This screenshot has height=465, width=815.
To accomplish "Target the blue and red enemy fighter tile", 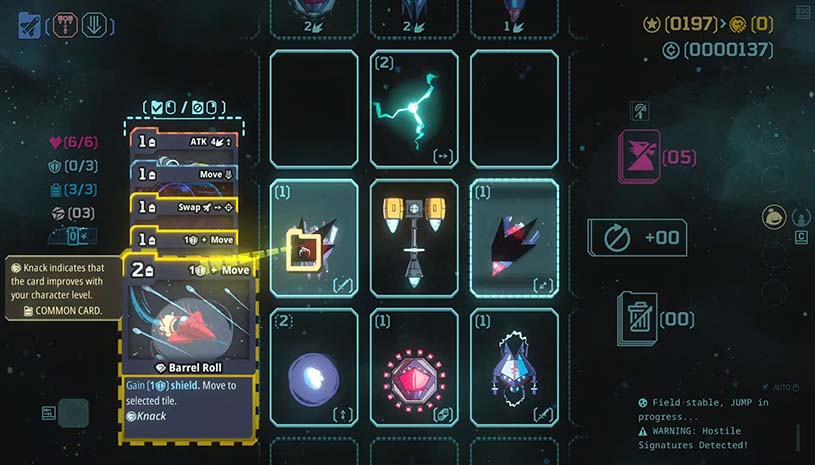I will click(x=514, y=368).
